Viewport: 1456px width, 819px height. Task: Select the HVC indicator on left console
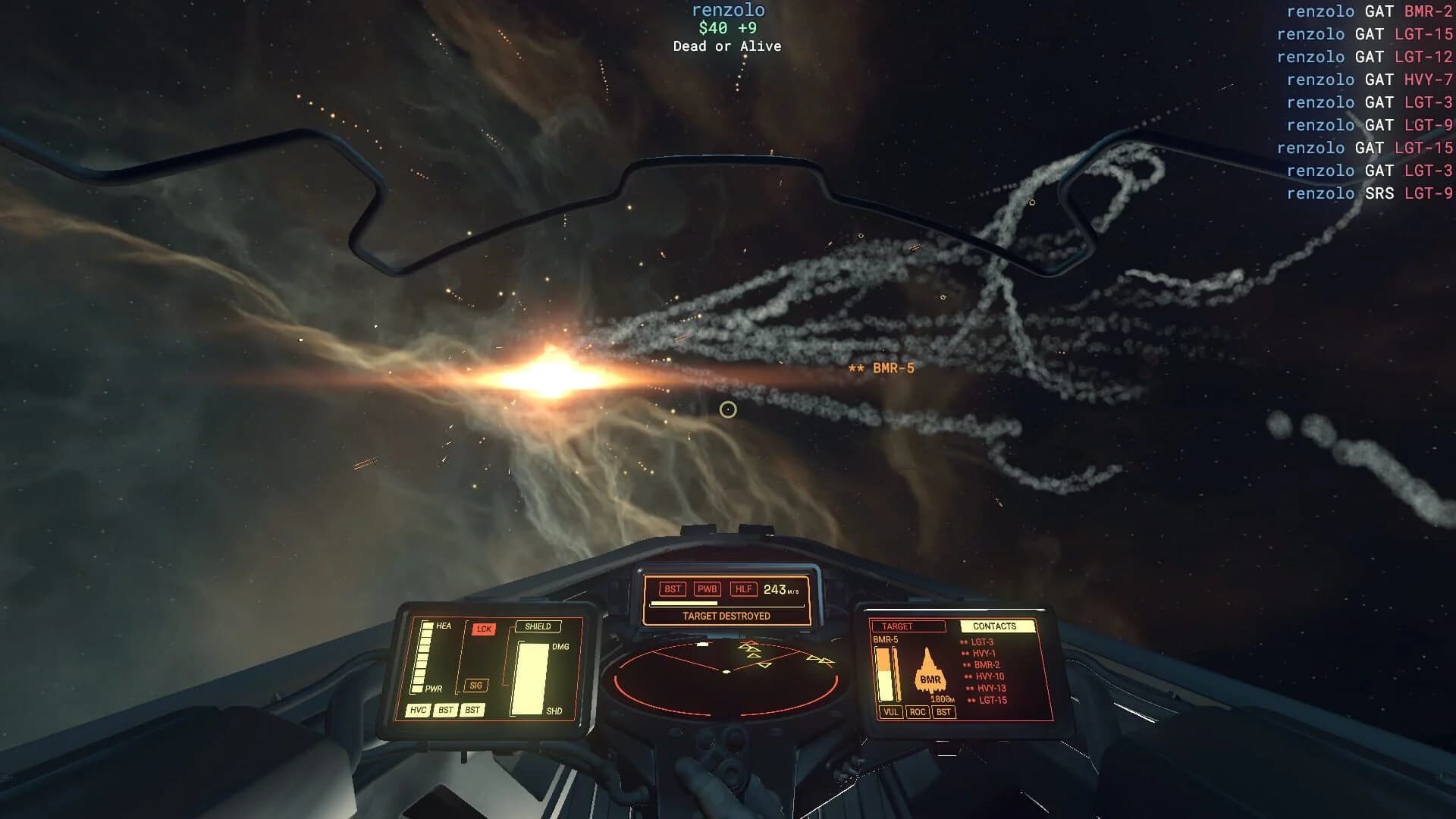click(x=418, y=710)
